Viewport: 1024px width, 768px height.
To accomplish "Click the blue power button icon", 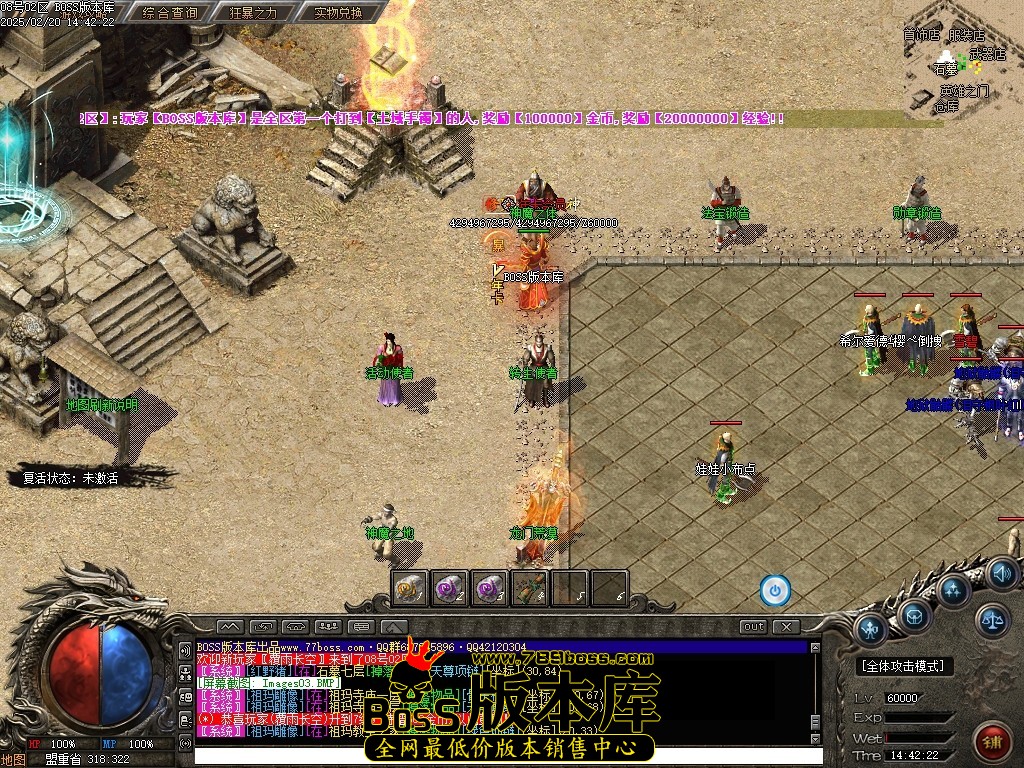I will pos(775,590).
